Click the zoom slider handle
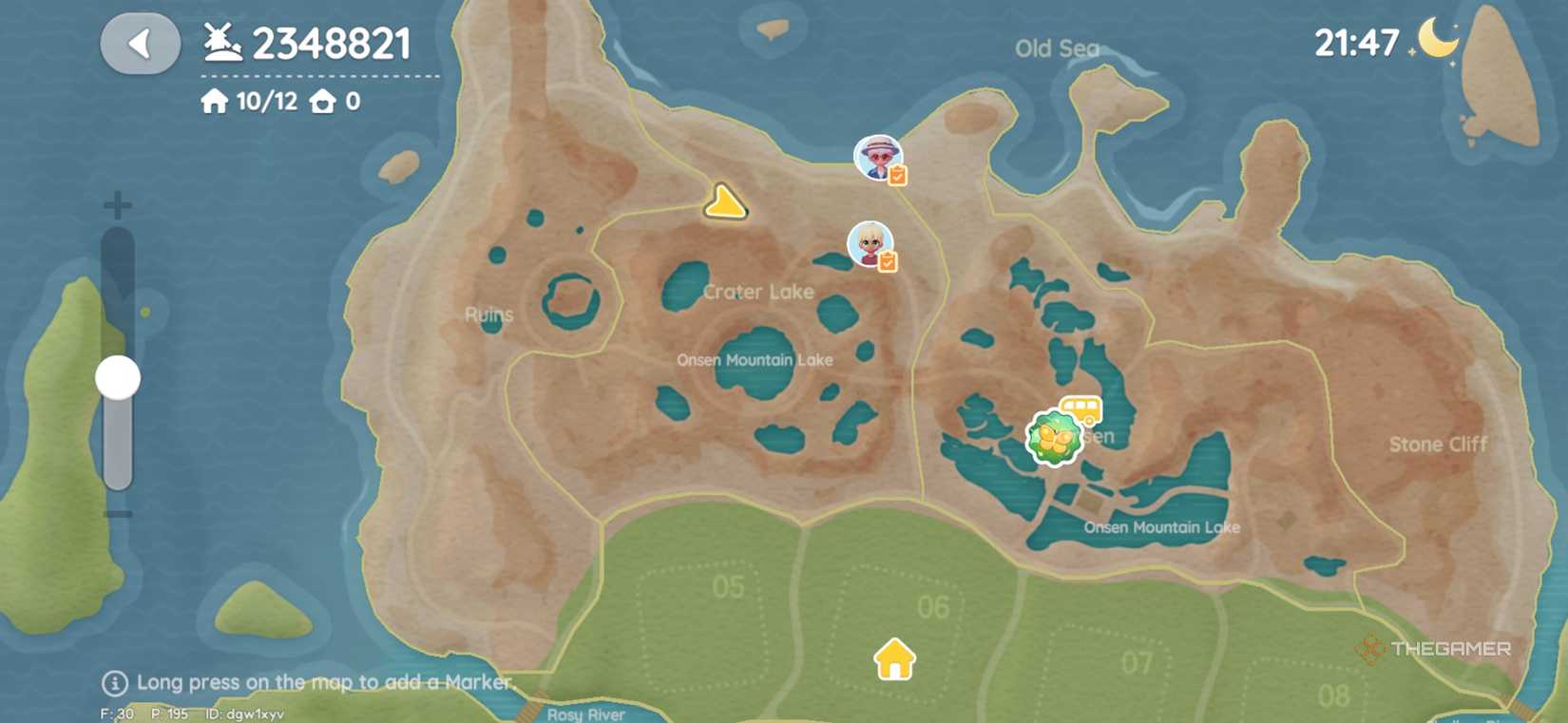The width and height of the screenshot is (1568, 723). pos(116,375)
